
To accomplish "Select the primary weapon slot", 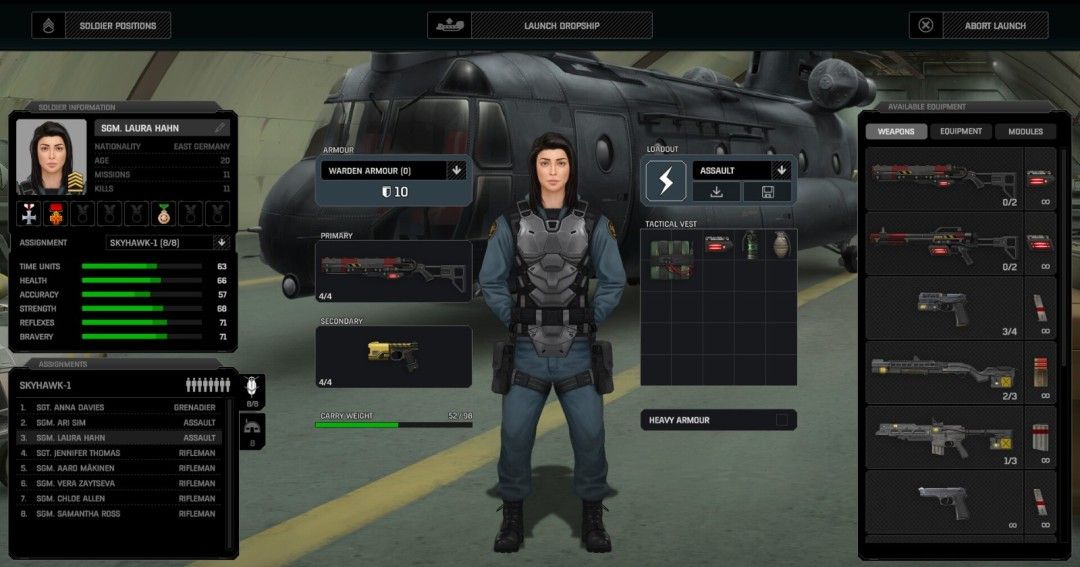I will click(393, 270).
